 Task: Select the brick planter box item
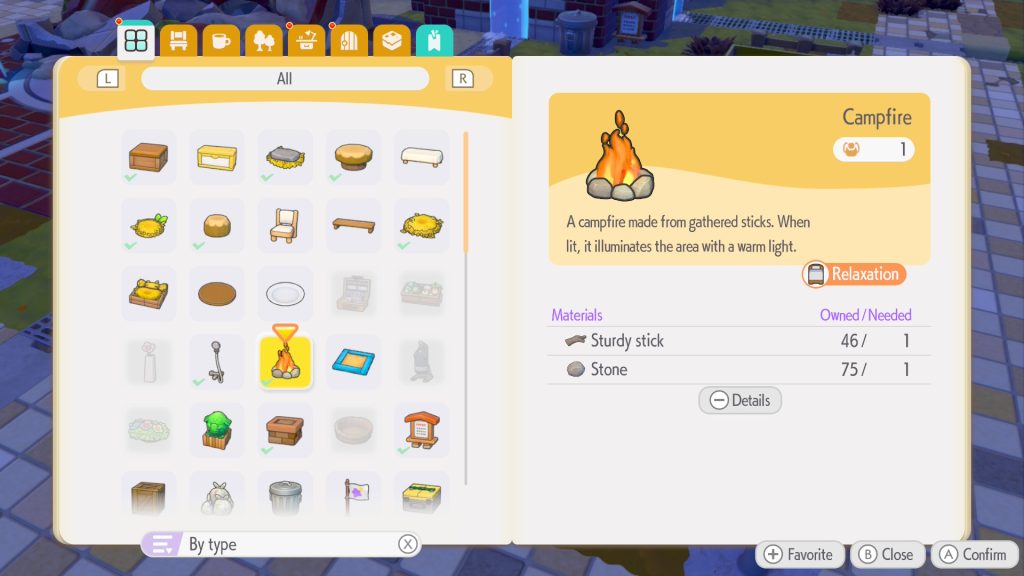[285, 429]
